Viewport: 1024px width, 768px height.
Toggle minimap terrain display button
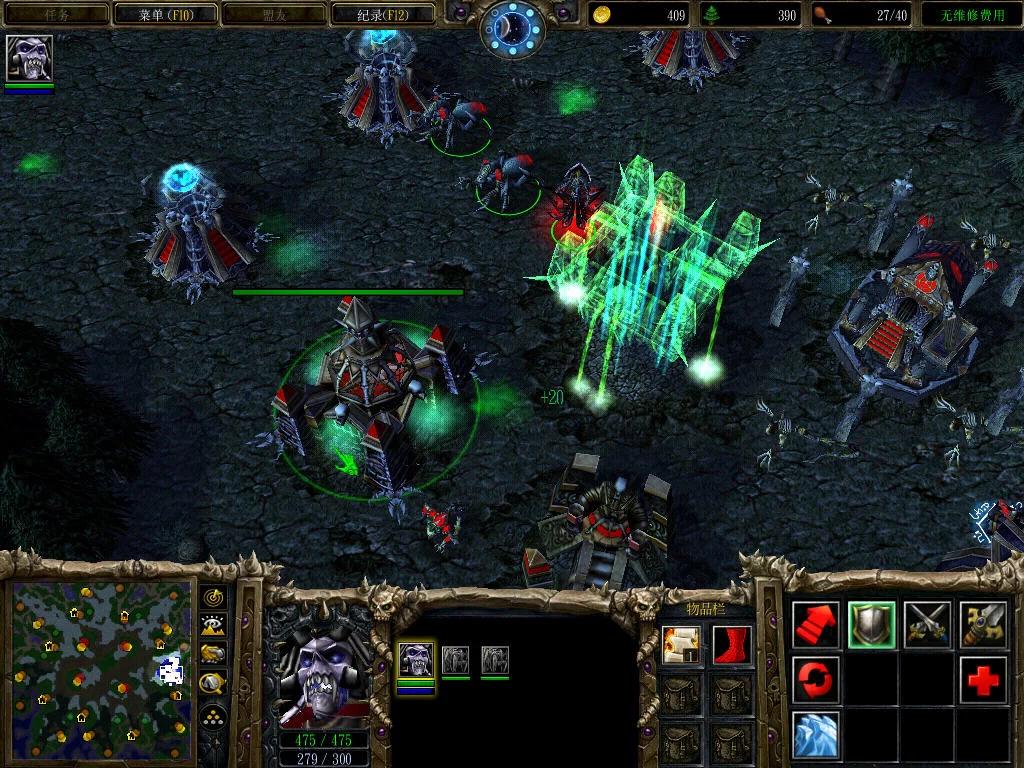coord(213,625)
